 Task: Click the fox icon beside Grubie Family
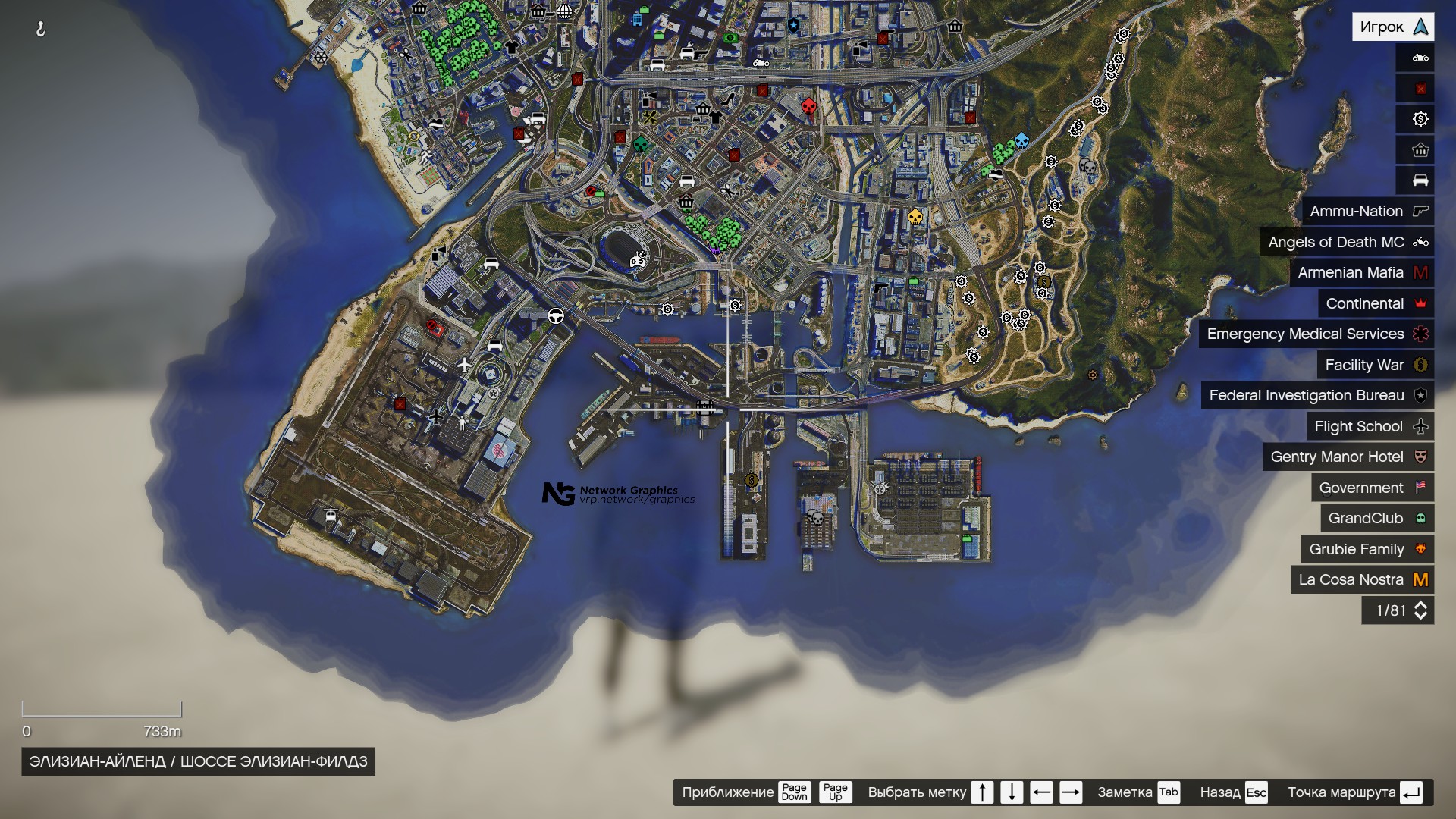click(1420, 549)
